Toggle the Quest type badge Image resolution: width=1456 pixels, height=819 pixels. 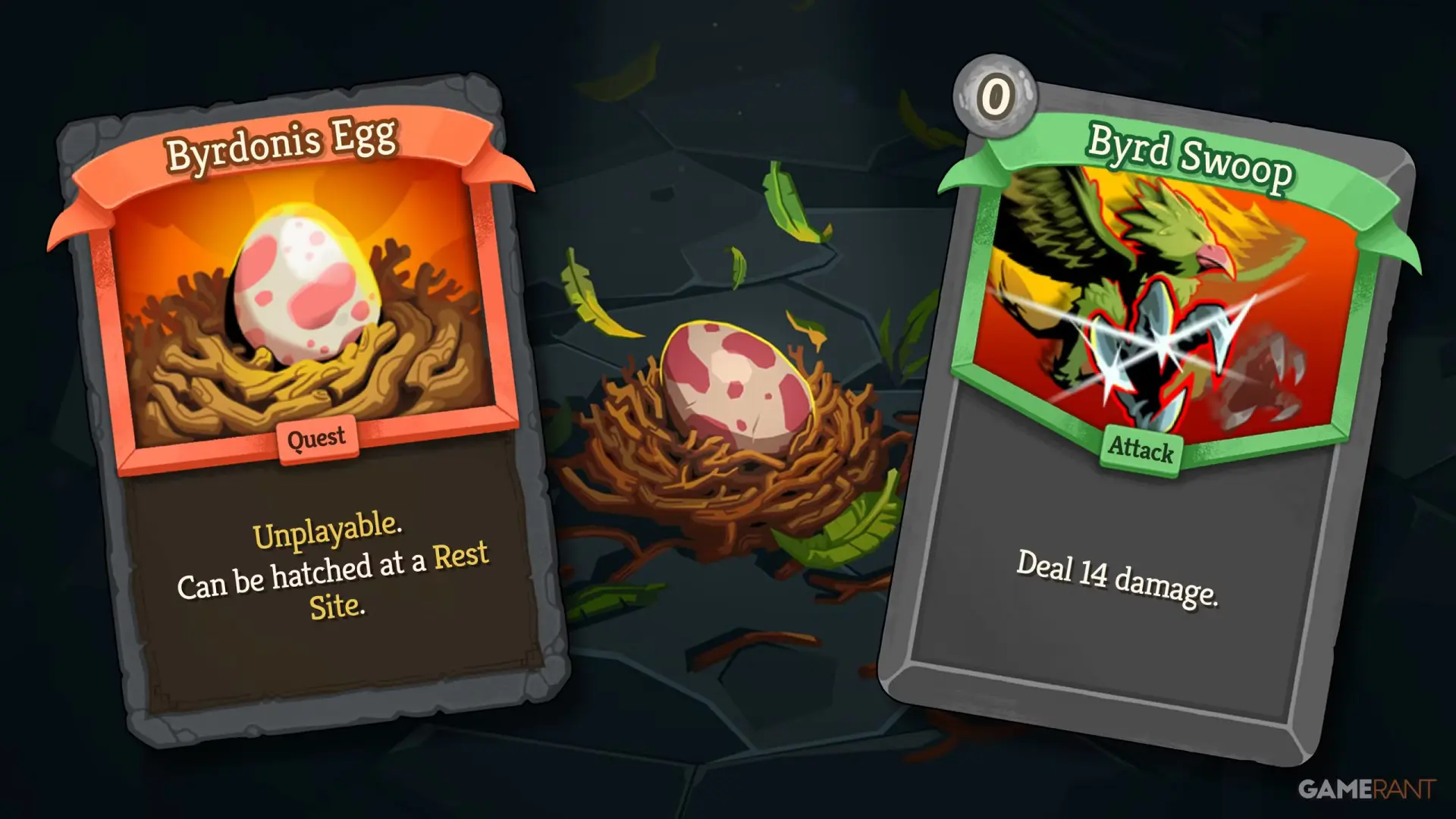click(x=316, y=438)
